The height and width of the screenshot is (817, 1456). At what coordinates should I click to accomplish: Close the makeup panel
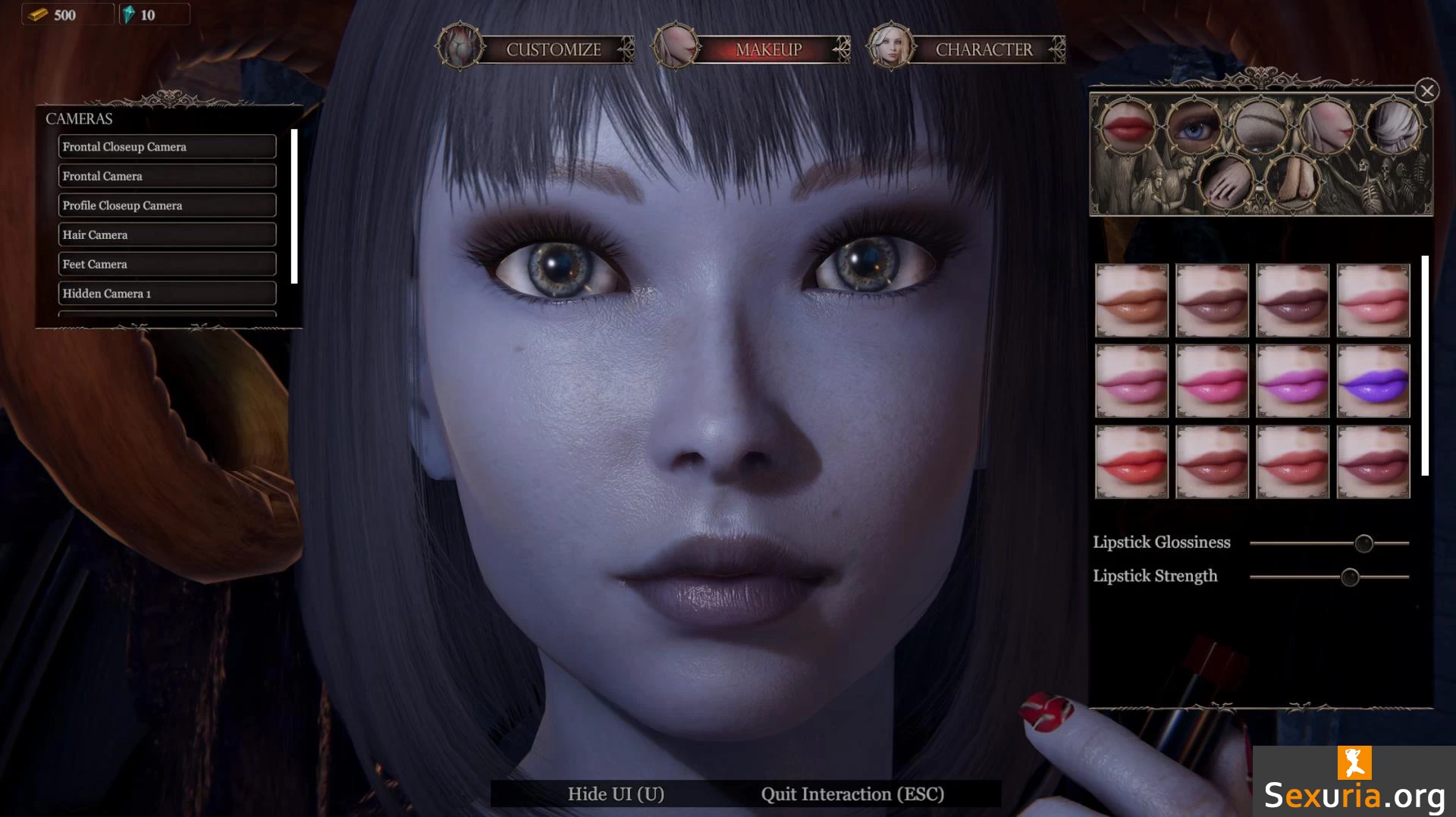tap(1426, 91)
